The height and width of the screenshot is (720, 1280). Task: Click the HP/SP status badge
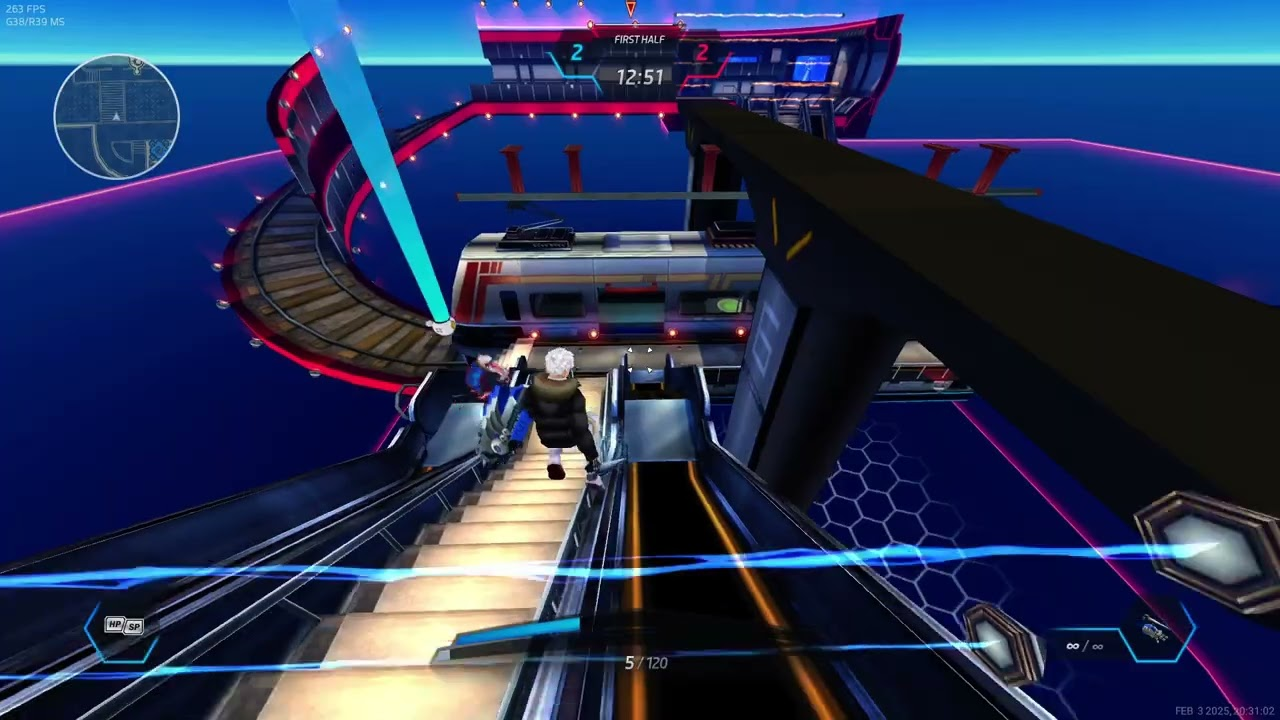[124, 627]
